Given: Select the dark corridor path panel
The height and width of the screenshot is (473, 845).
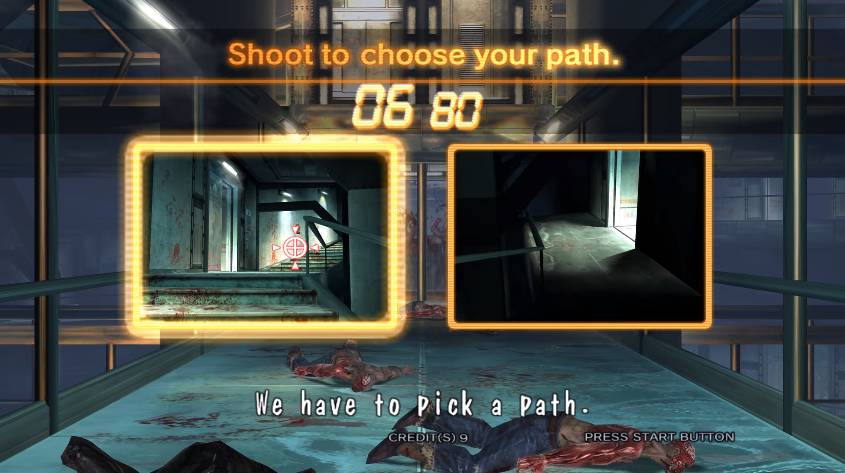Looking at the screenshot, I should click(579, 236).
